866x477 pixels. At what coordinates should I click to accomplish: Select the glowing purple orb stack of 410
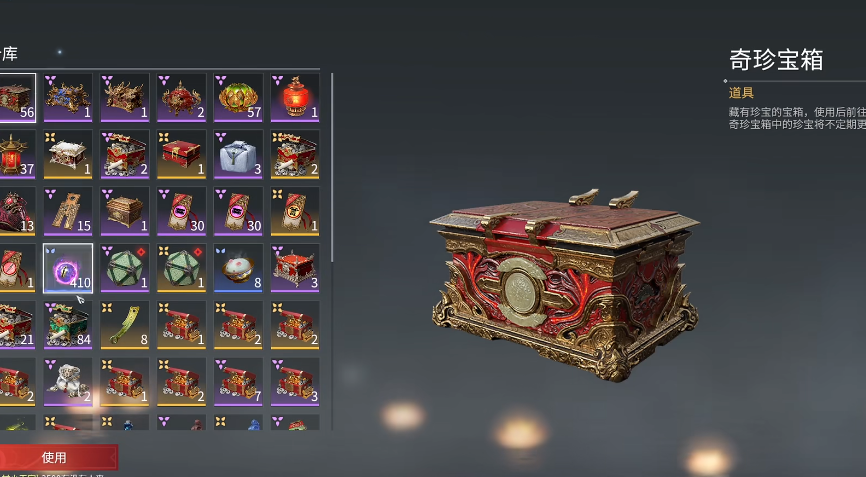point(68,268)
